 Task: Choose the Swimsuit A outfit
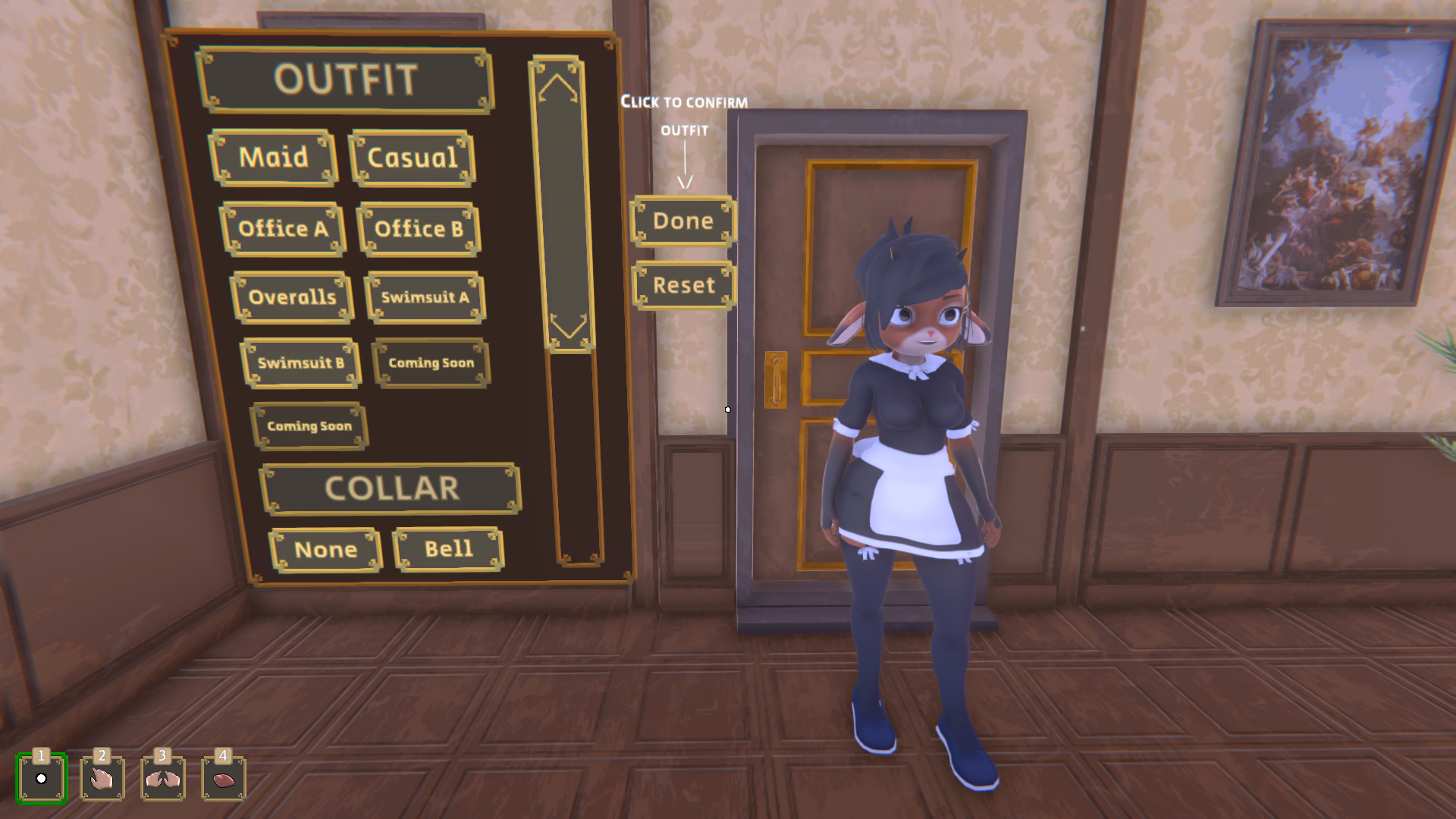425,297
